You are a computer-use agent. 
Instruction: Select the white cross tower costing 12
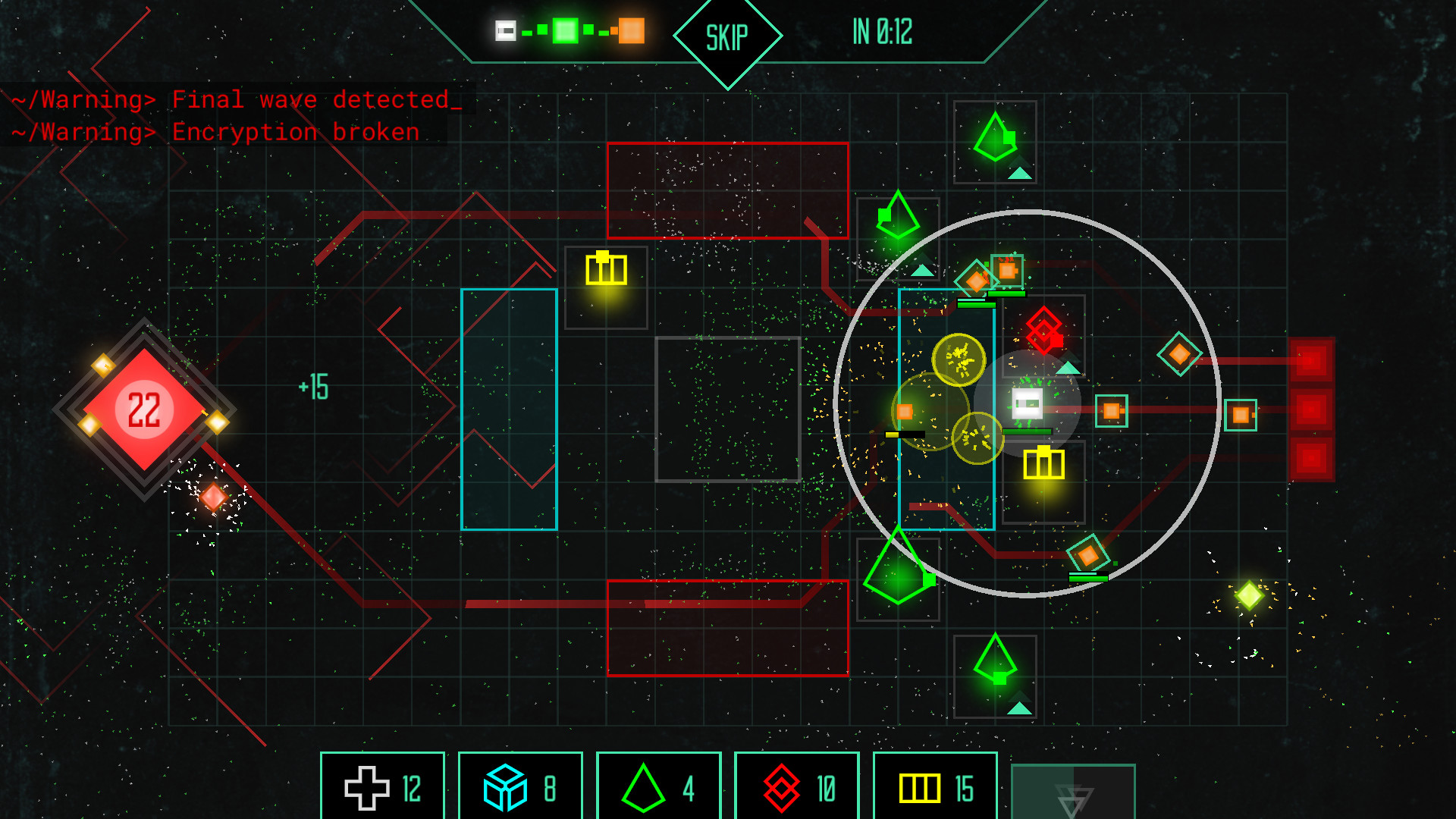tap(382, 787)
